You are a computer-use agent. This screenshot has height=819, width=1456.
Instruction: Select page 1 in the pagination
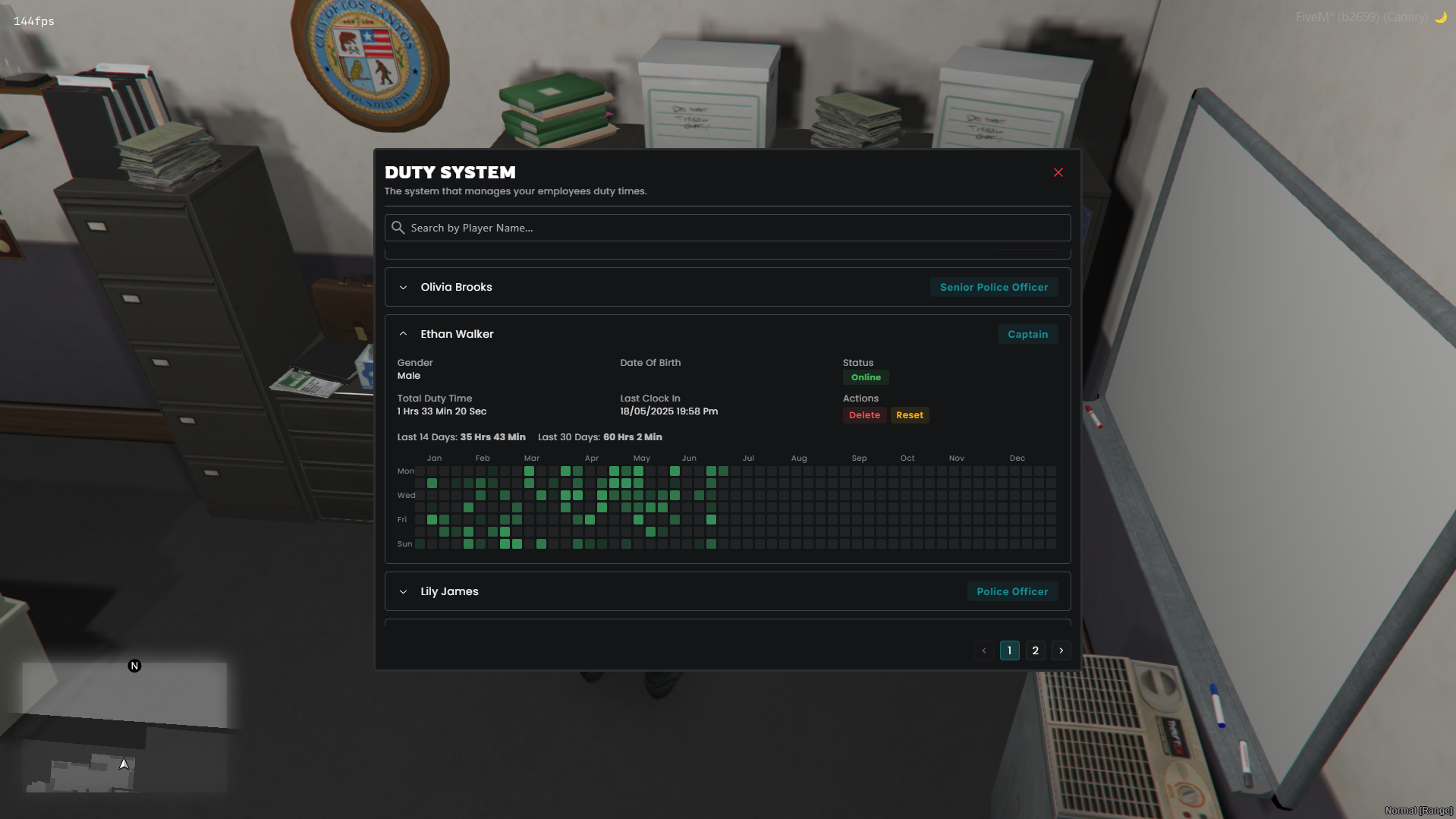point(1009,650)
